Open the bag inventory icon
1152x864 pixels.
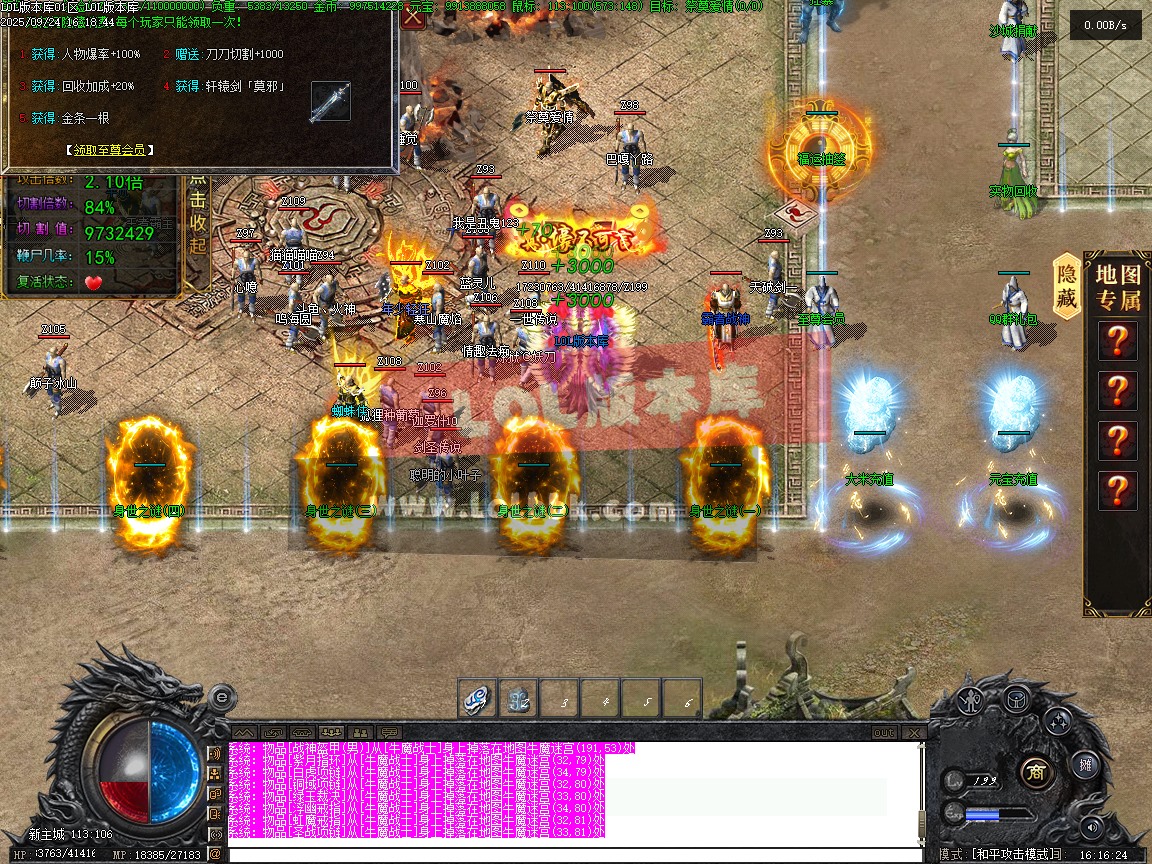point(1016,698)
